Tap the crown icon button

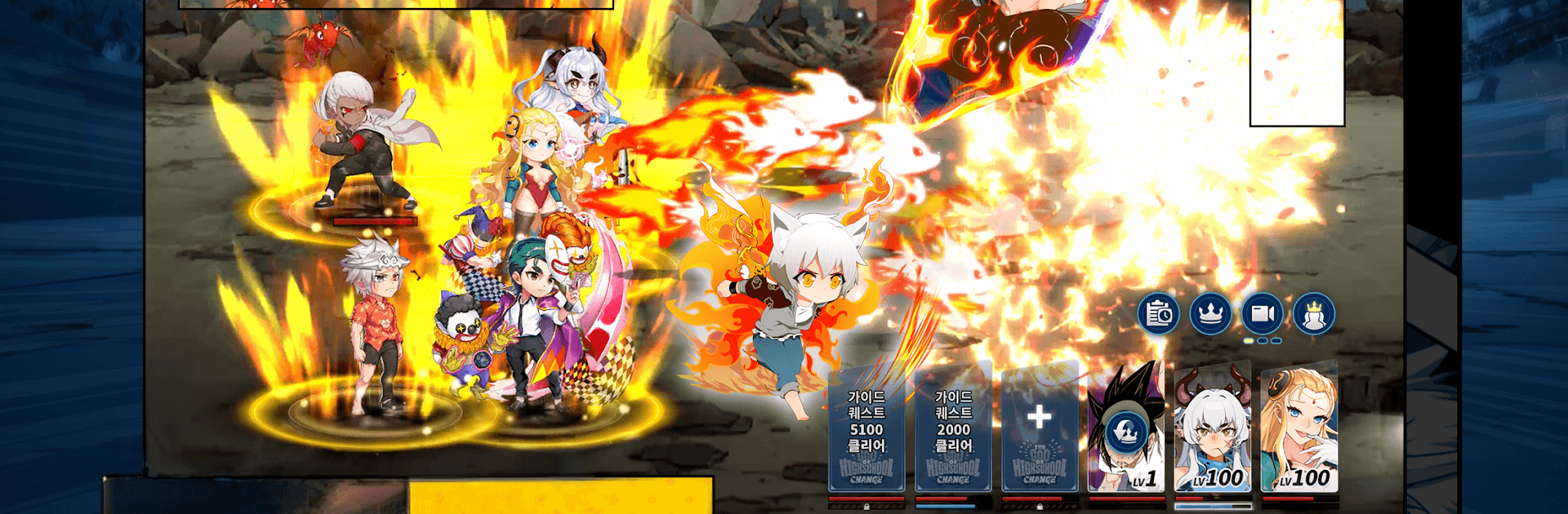coord(1210,314)
